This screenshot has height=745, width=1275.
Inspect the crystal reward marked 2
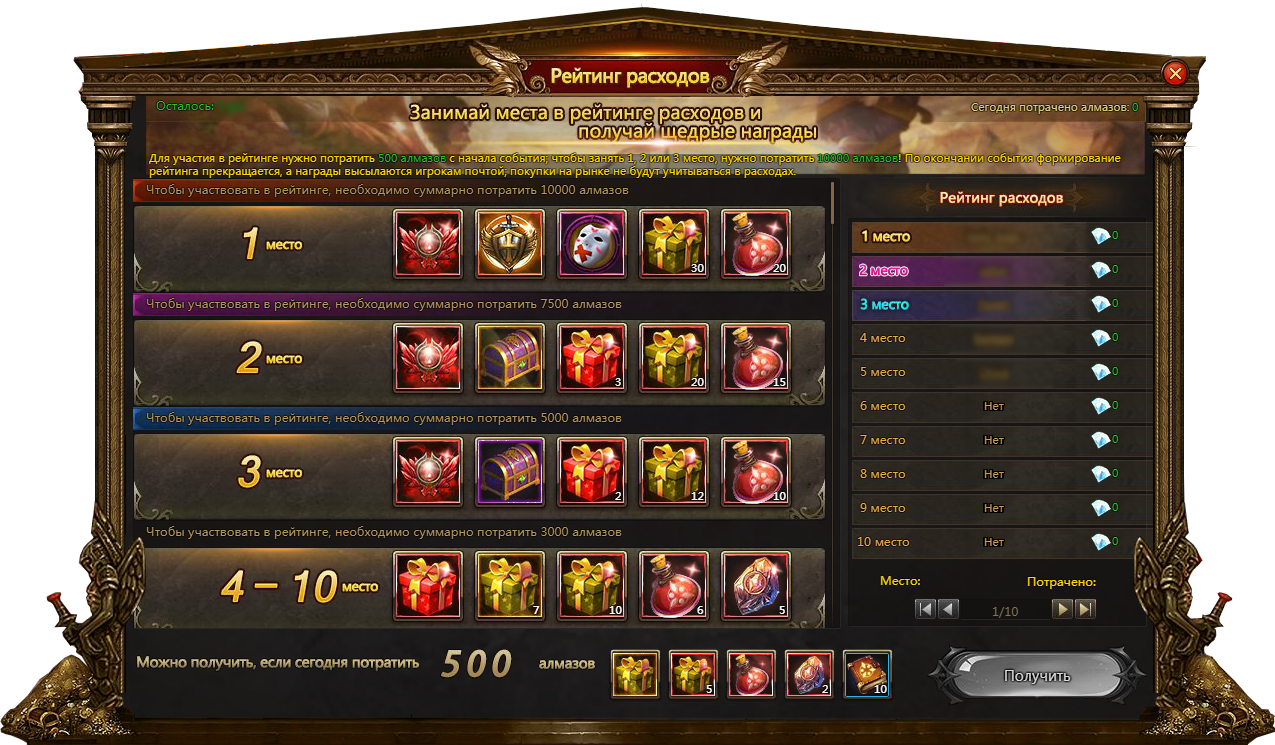(809, 674)
